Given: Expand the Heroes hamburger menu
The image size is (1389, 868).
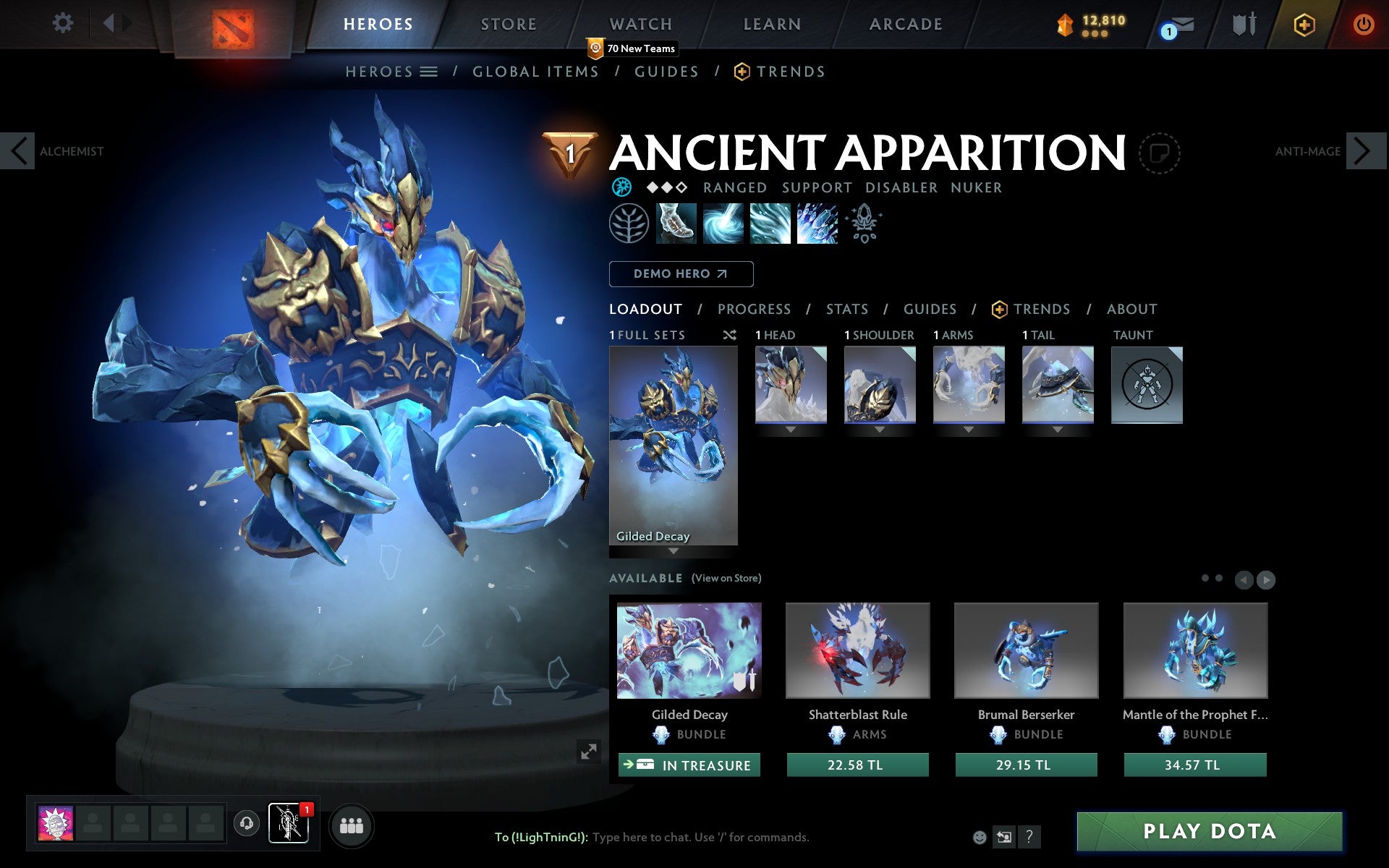Looking at the screenshot, I should 429,72.
